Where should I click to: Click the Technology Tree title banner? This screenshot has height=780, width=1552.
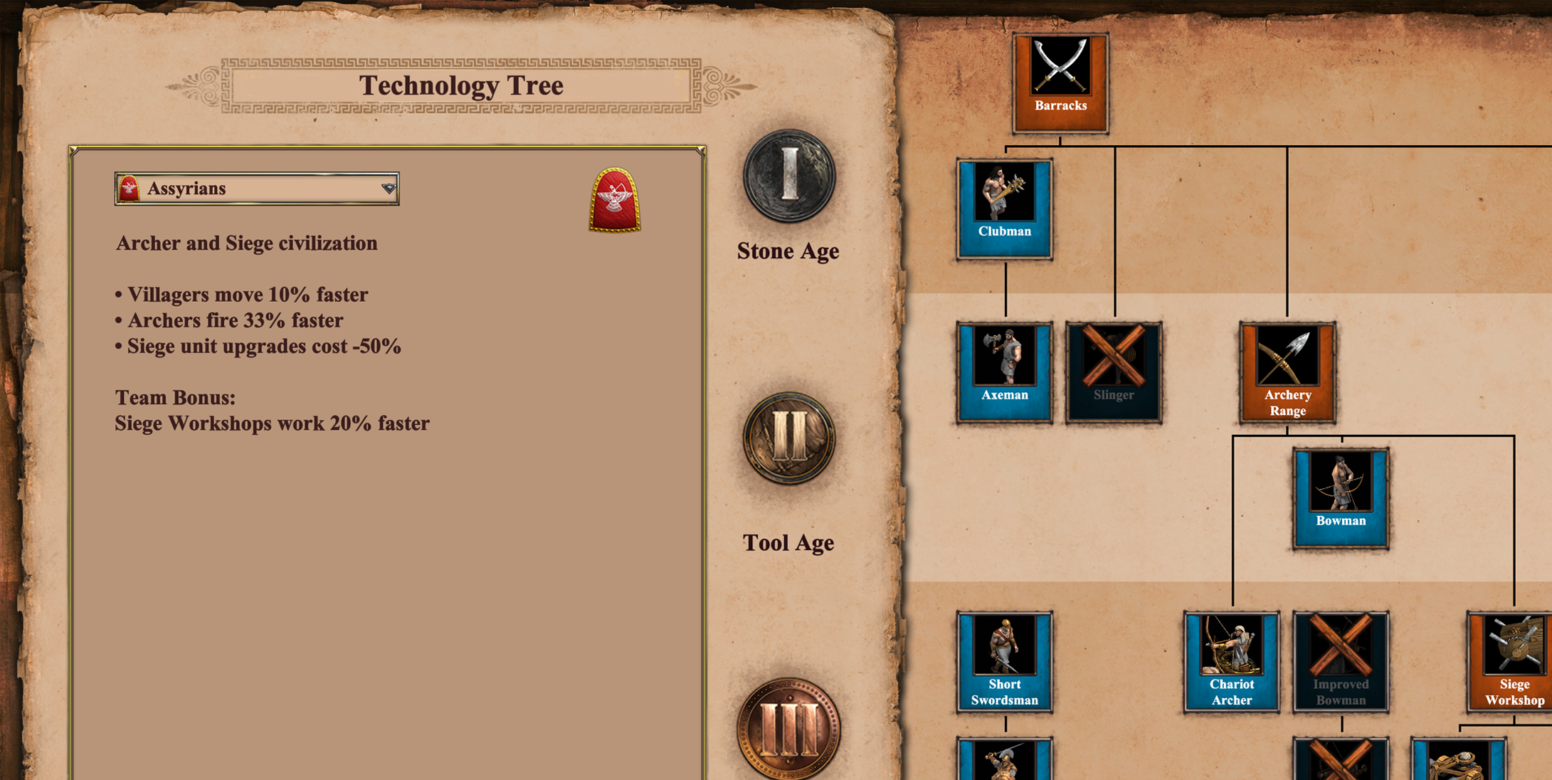pos(461,85)
